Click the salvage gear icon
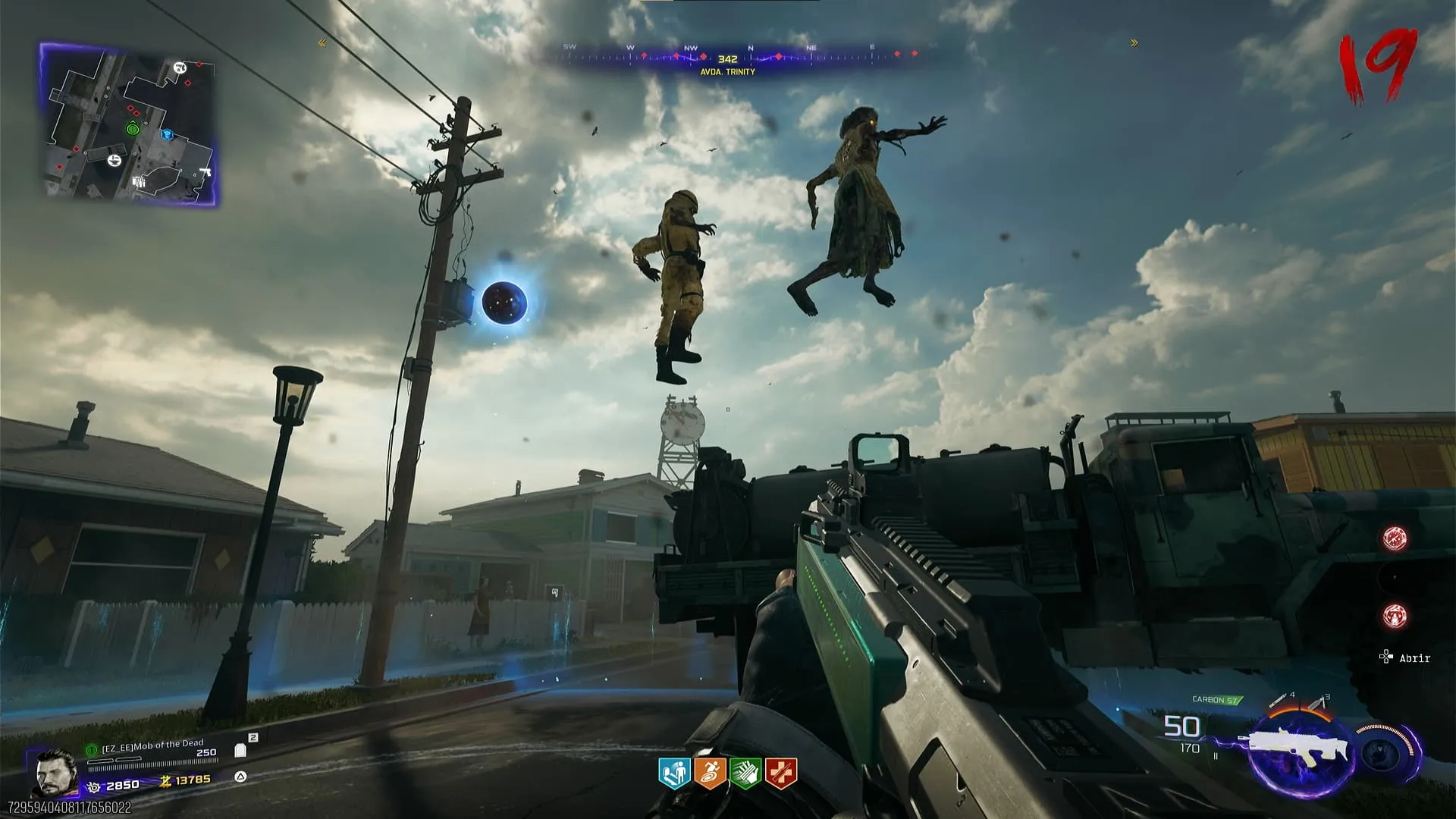The width and height of the screenshot is (1456, 819). coord(94,787)
